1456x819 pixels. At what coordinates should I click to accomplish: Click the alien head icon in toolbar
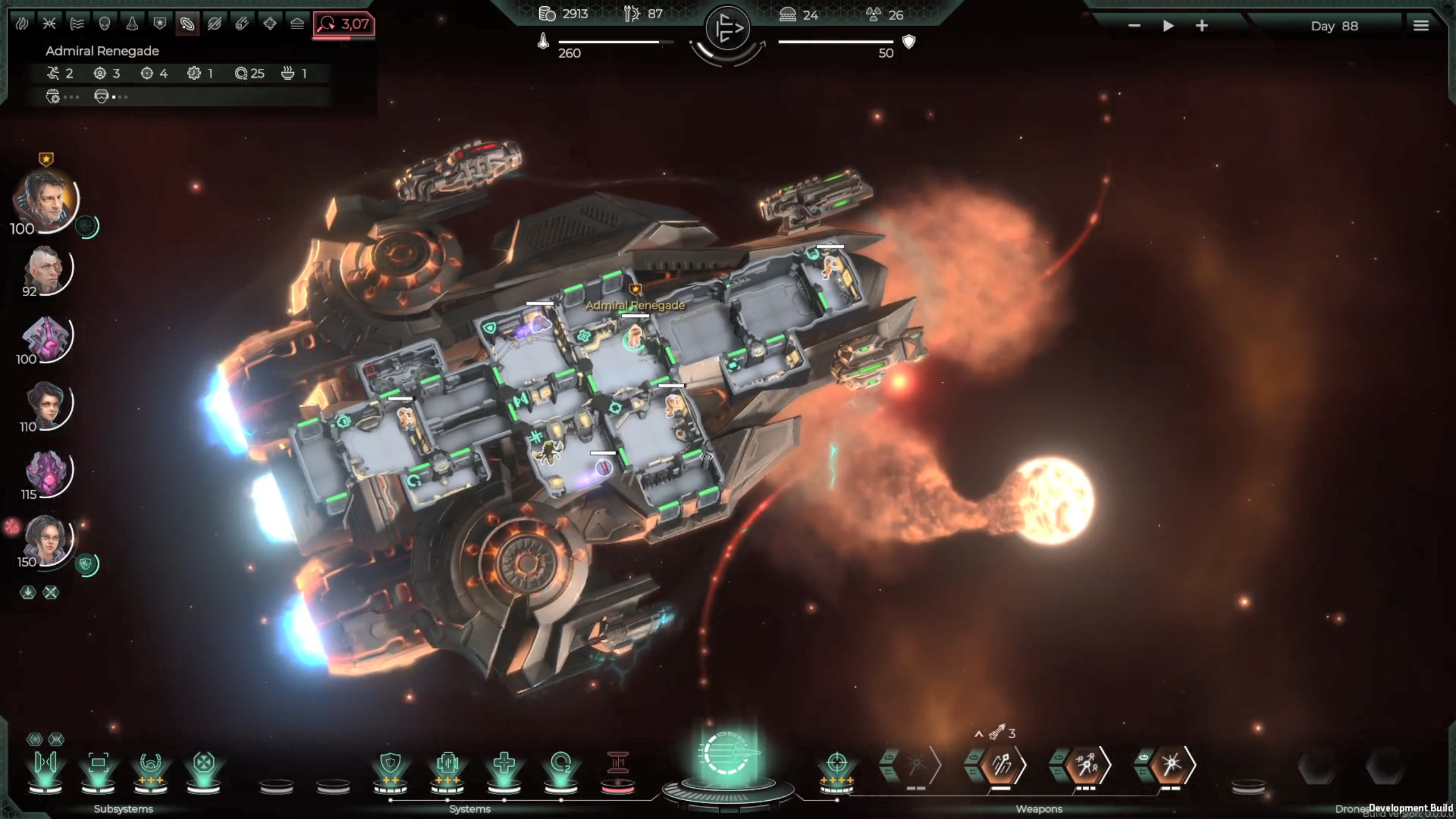point(104,24)
